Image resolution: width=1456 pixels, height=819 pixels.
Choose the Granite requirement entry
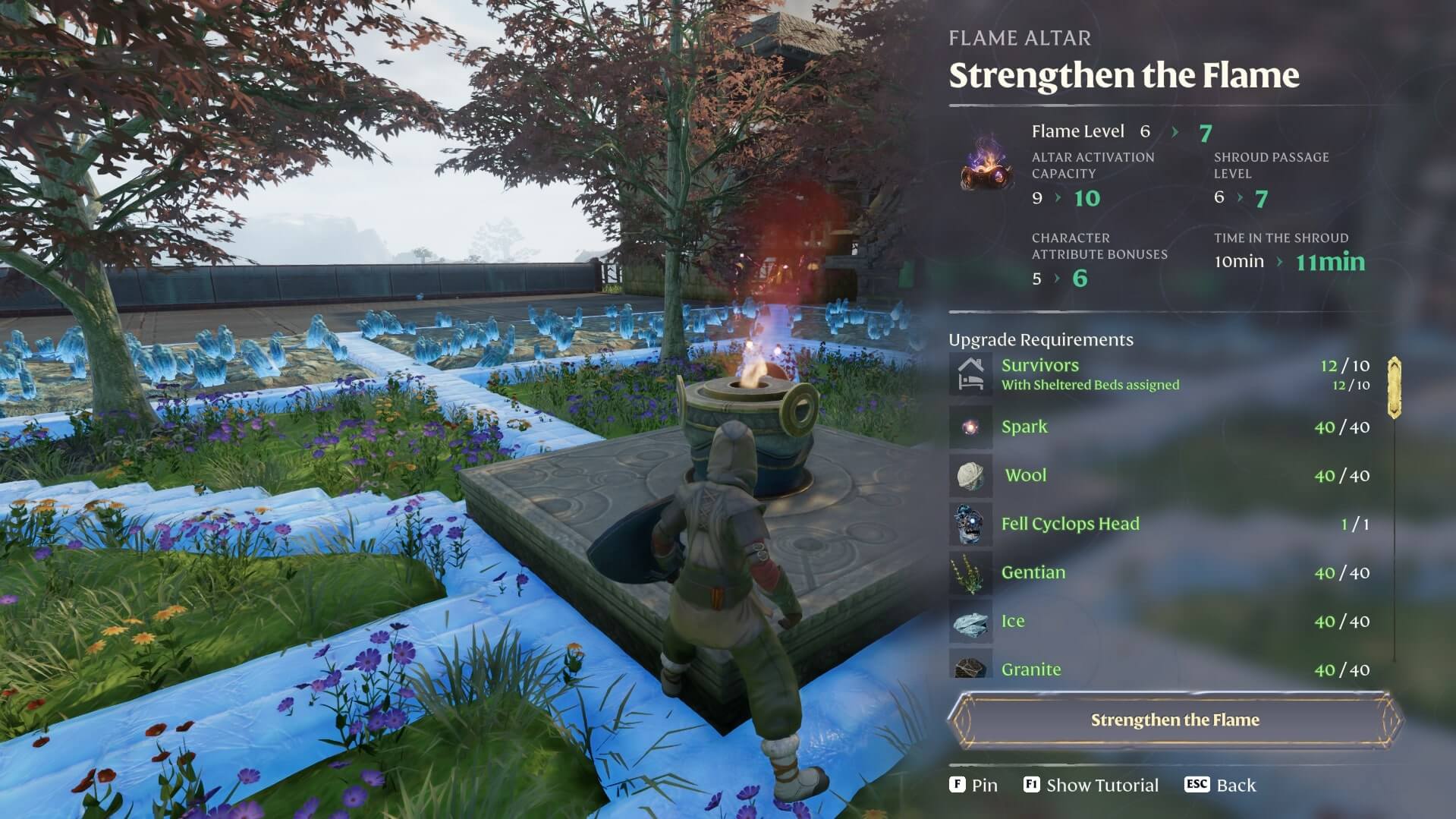[1161, 668]
